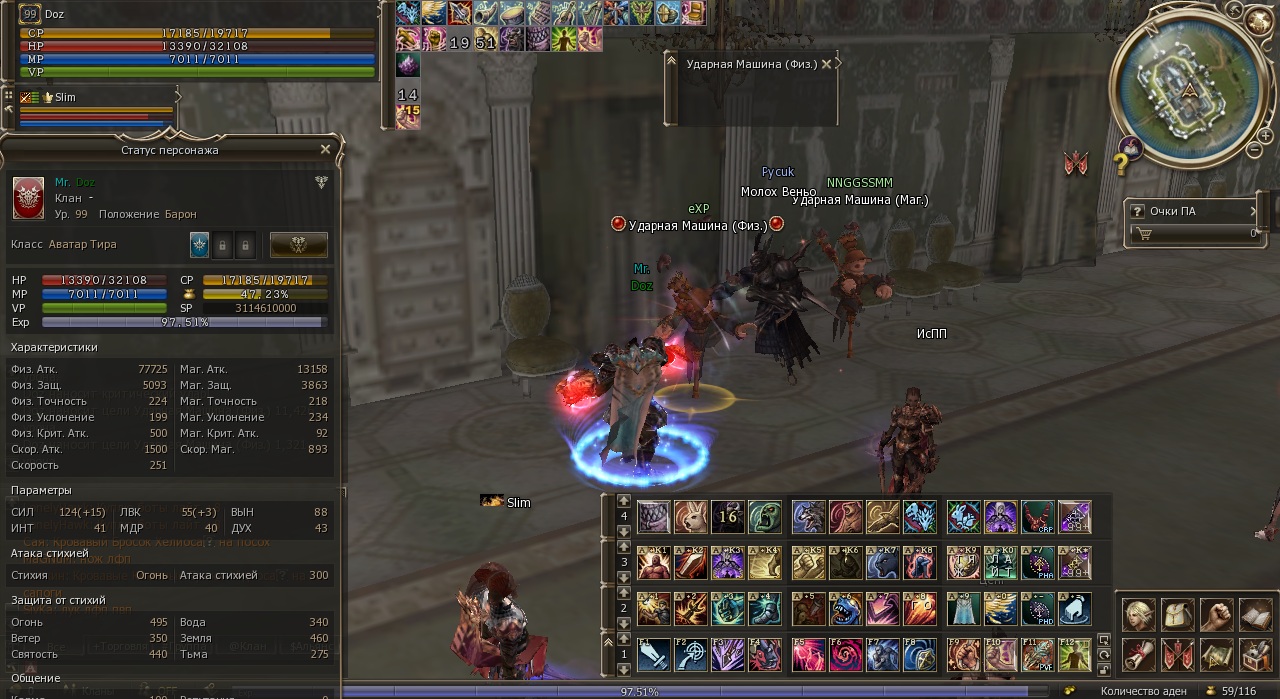Open the character menu with elf portrait
Image resolution: width=1280 pixels, height=699 pixels.
pyautogui.click(x=1139, y=615)
